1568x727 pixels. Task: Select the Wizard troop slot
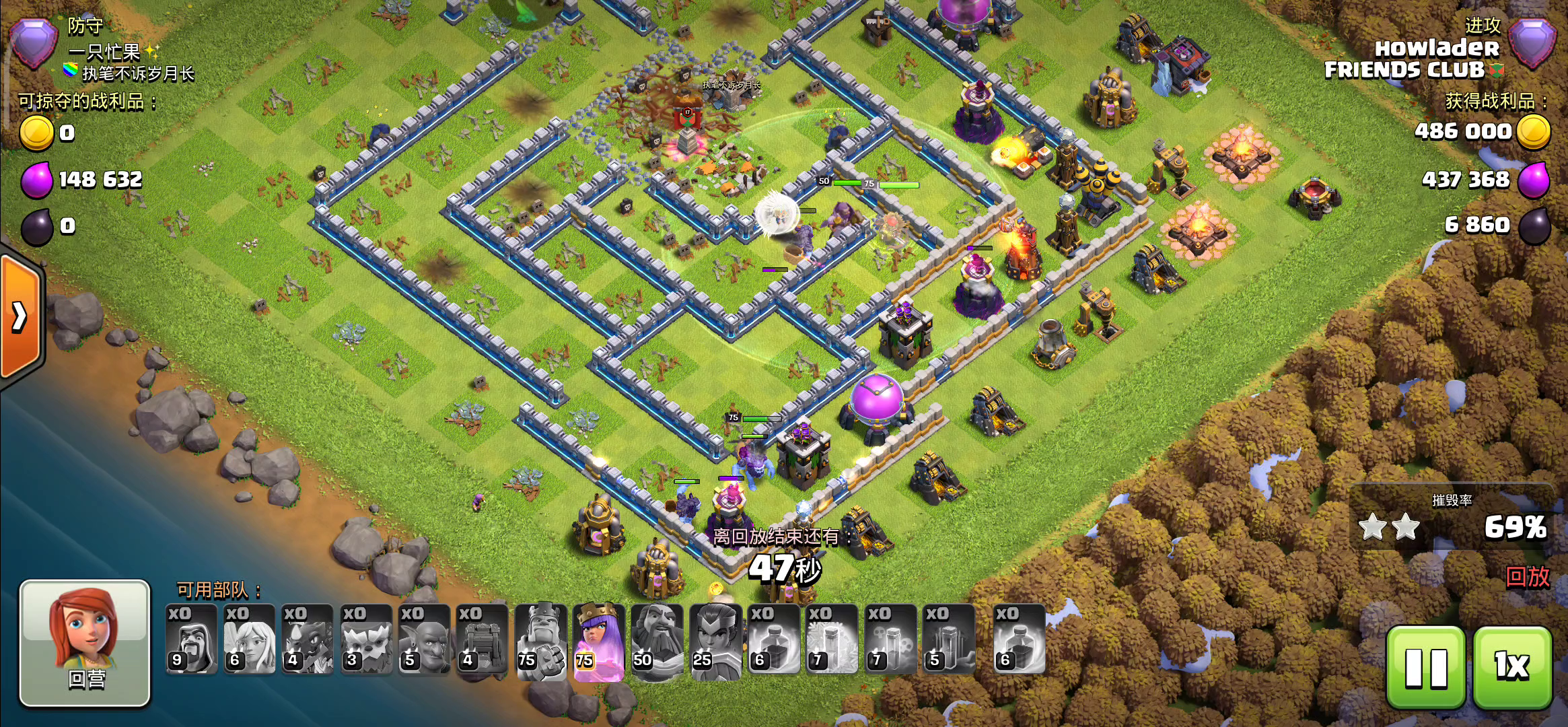[x=192, y=639]
